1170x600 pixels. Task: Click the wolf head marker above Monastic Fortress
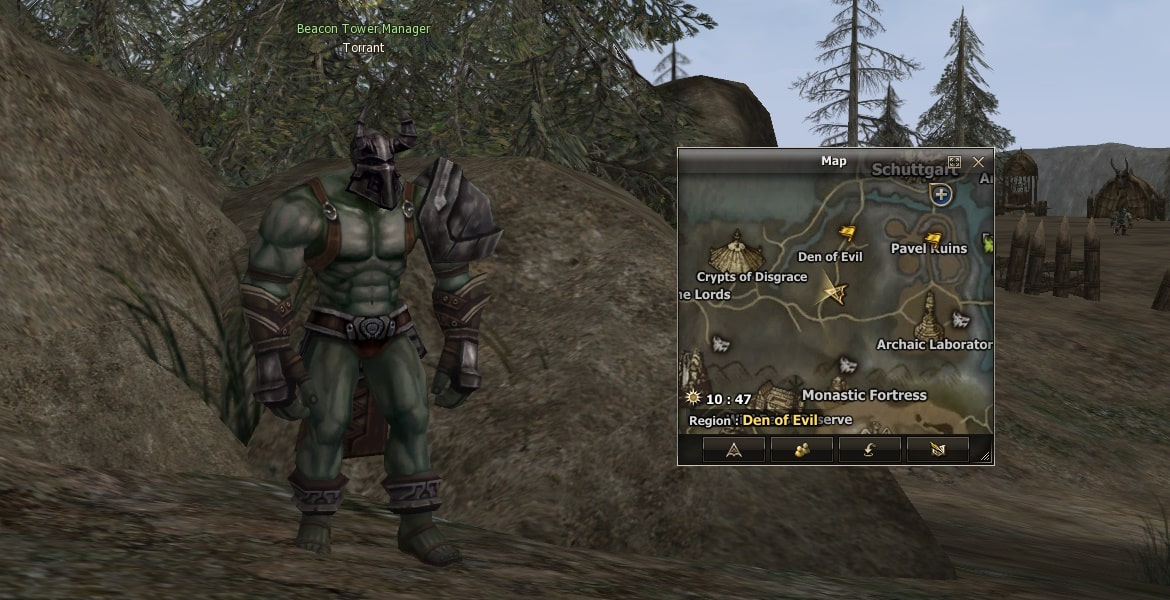click(x=848, y=365)
